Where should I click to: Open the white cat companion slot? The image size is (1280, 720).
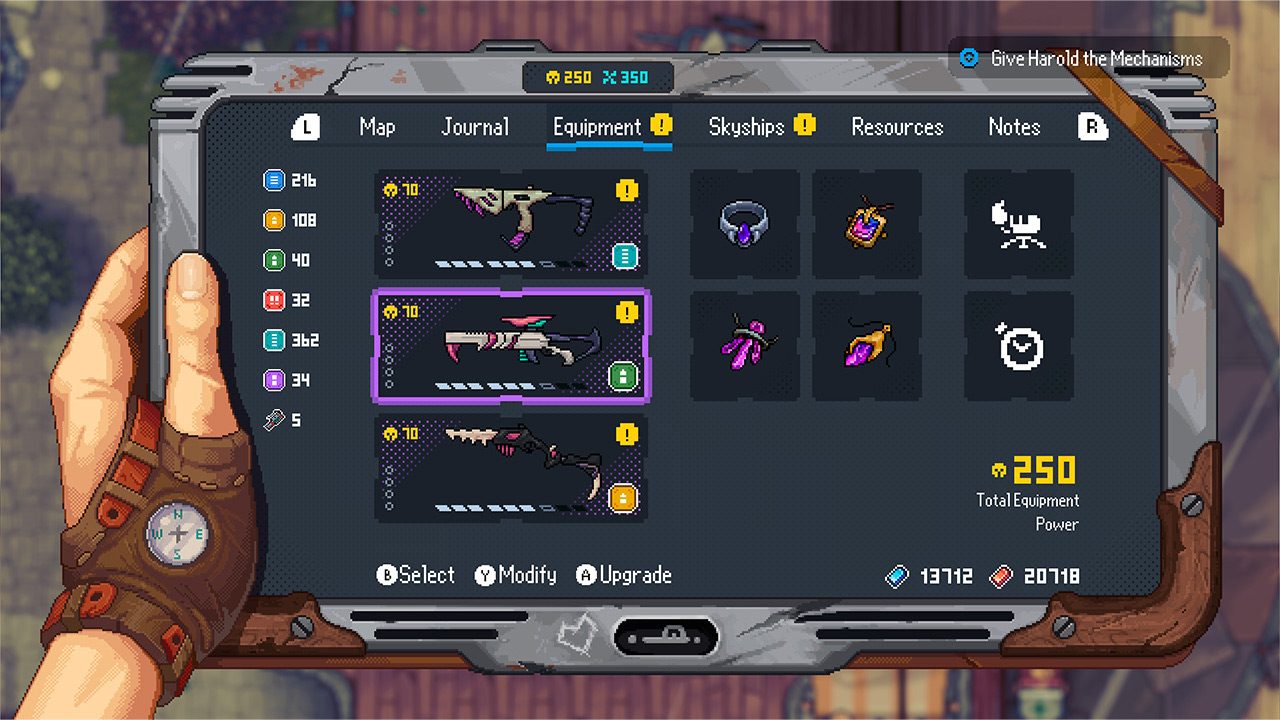pos(1018,223)
